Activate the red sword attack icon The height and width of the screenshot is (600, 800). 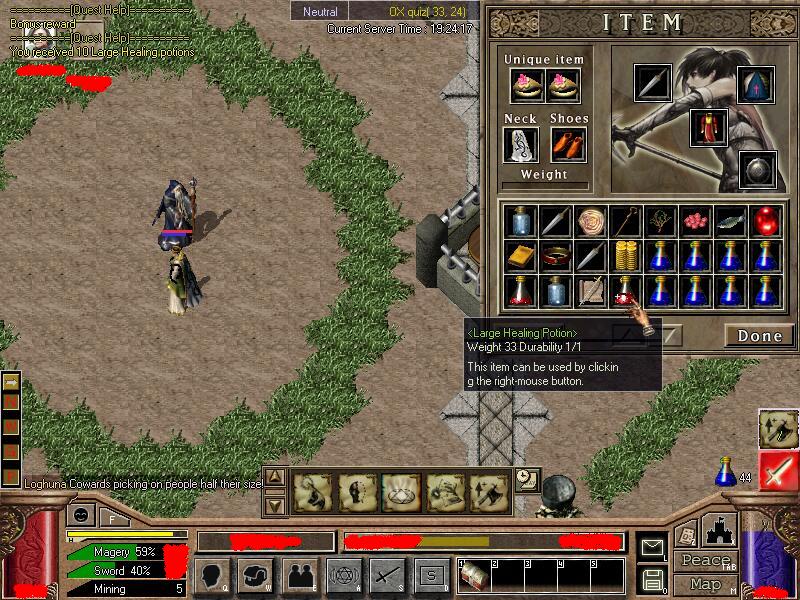point(778,471)
